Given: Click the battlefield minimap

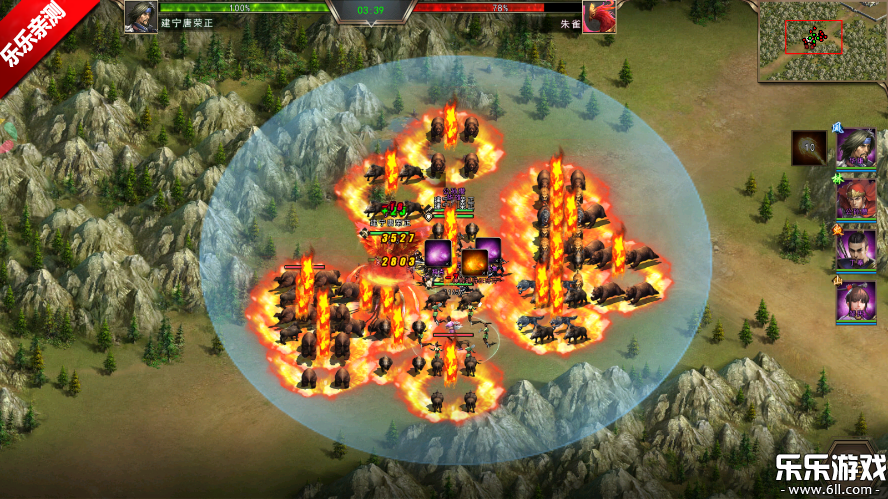Looking at the screenshot, I should click(821, 40).
